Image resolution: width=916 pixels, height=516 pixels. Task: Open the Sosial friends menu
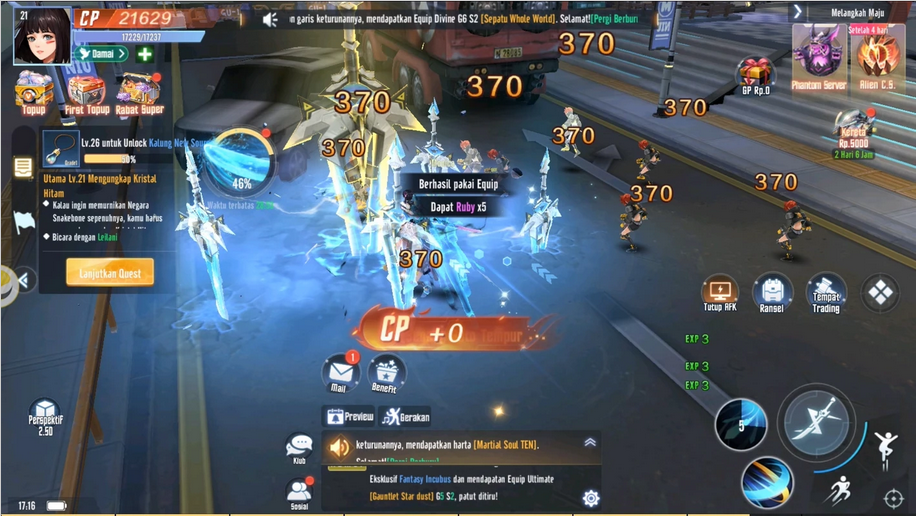coord(299,492)
